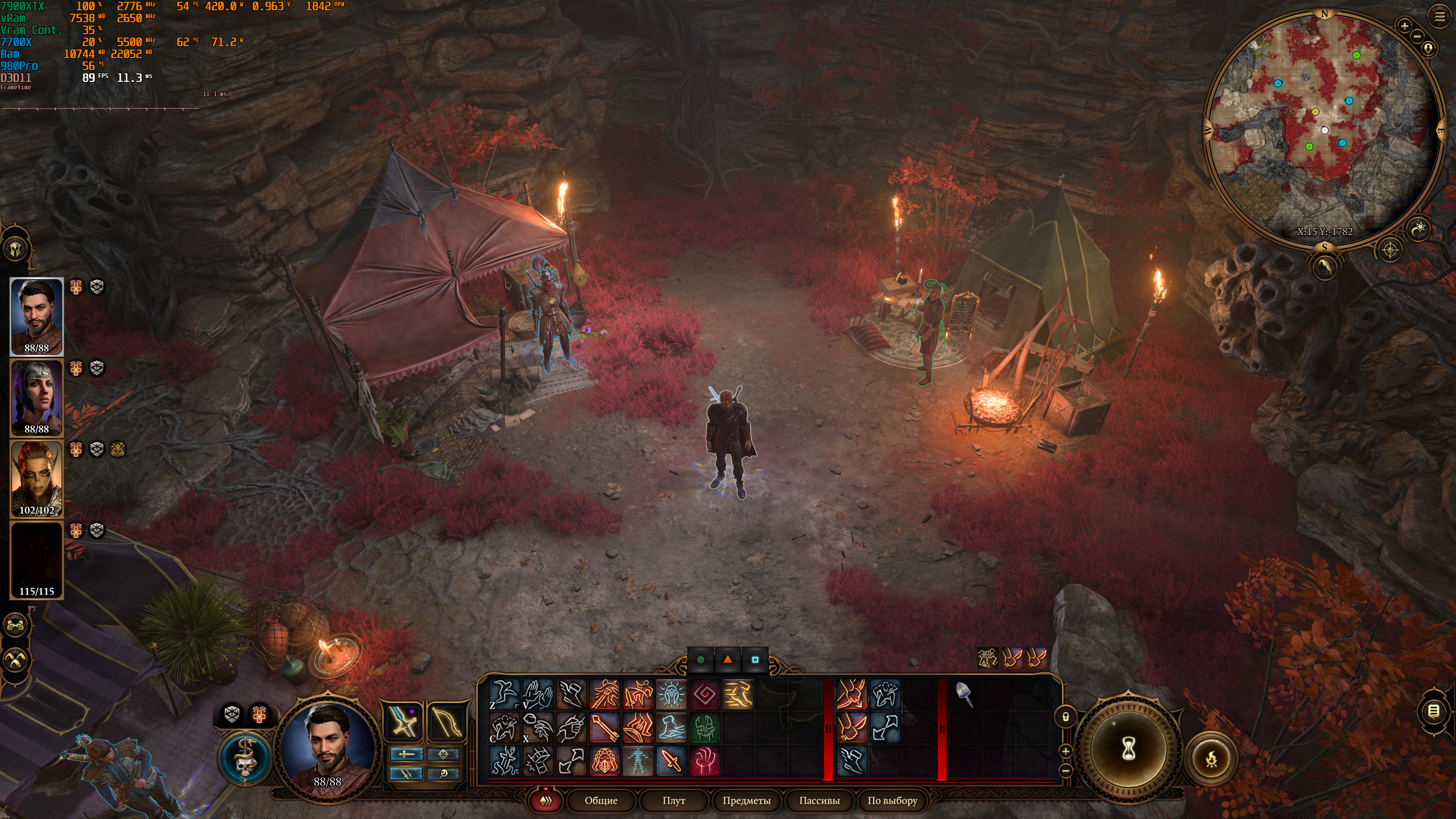
Task: Choose the horned companion portrait with 102 health
Action: pos(37,478)
